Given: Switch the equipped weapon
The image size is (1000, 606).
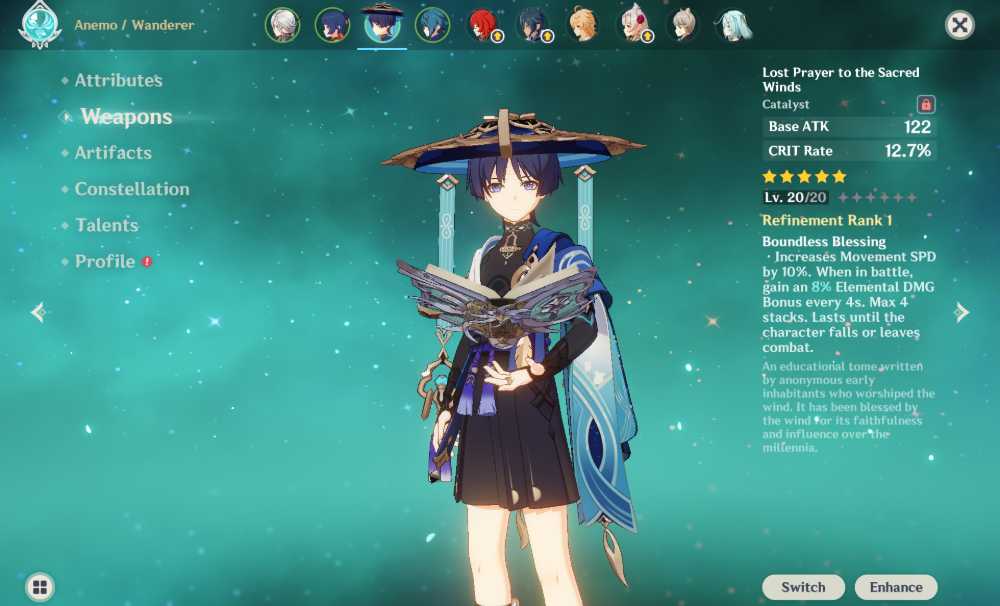Looking at the screenshot, I should 803,587.
